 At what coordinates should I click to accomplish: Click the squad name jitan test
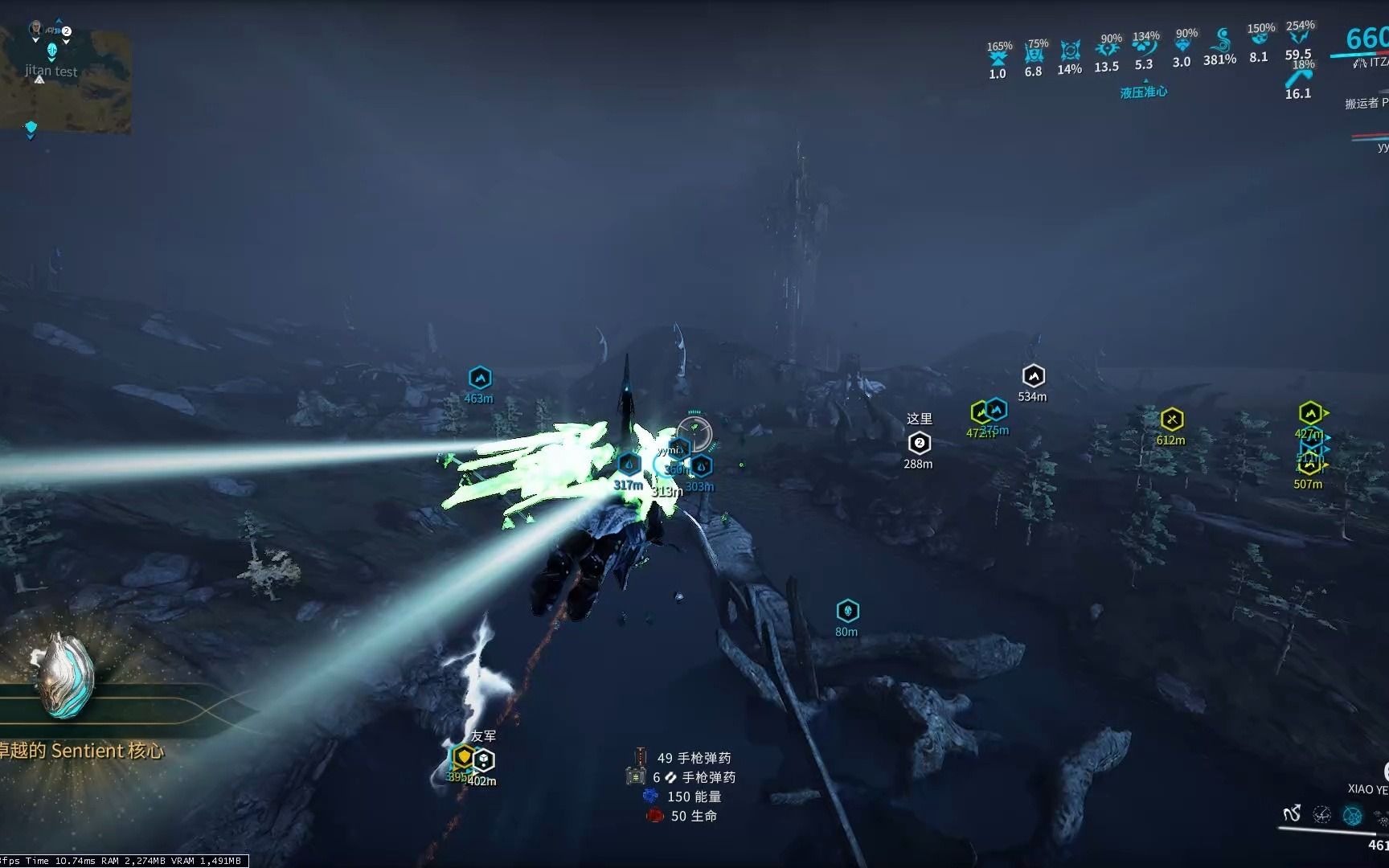point(50,72)
